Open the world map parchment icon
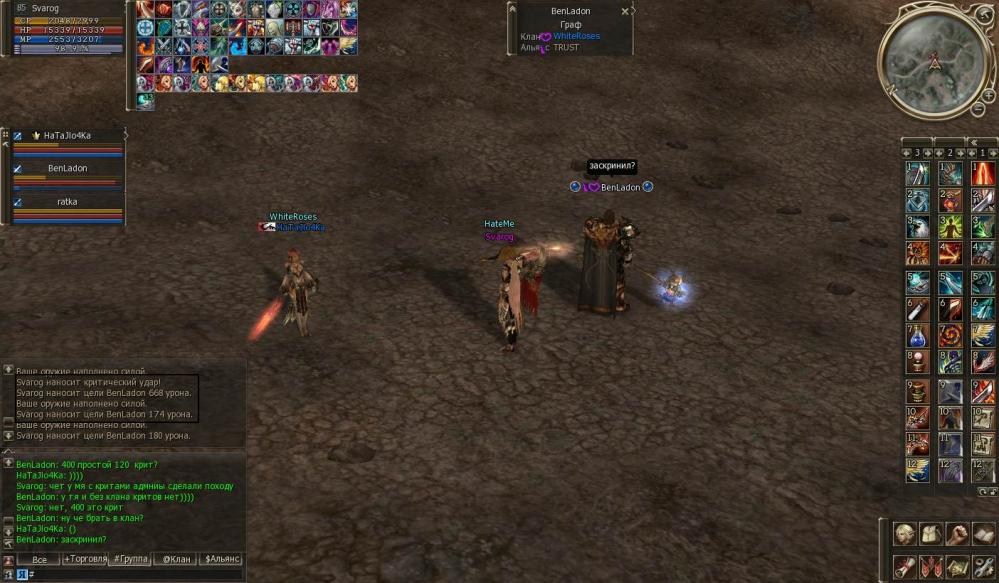Image resolution: width=999 pixels, height=583 pixels. pyautogui.click(x=957, y=567)
